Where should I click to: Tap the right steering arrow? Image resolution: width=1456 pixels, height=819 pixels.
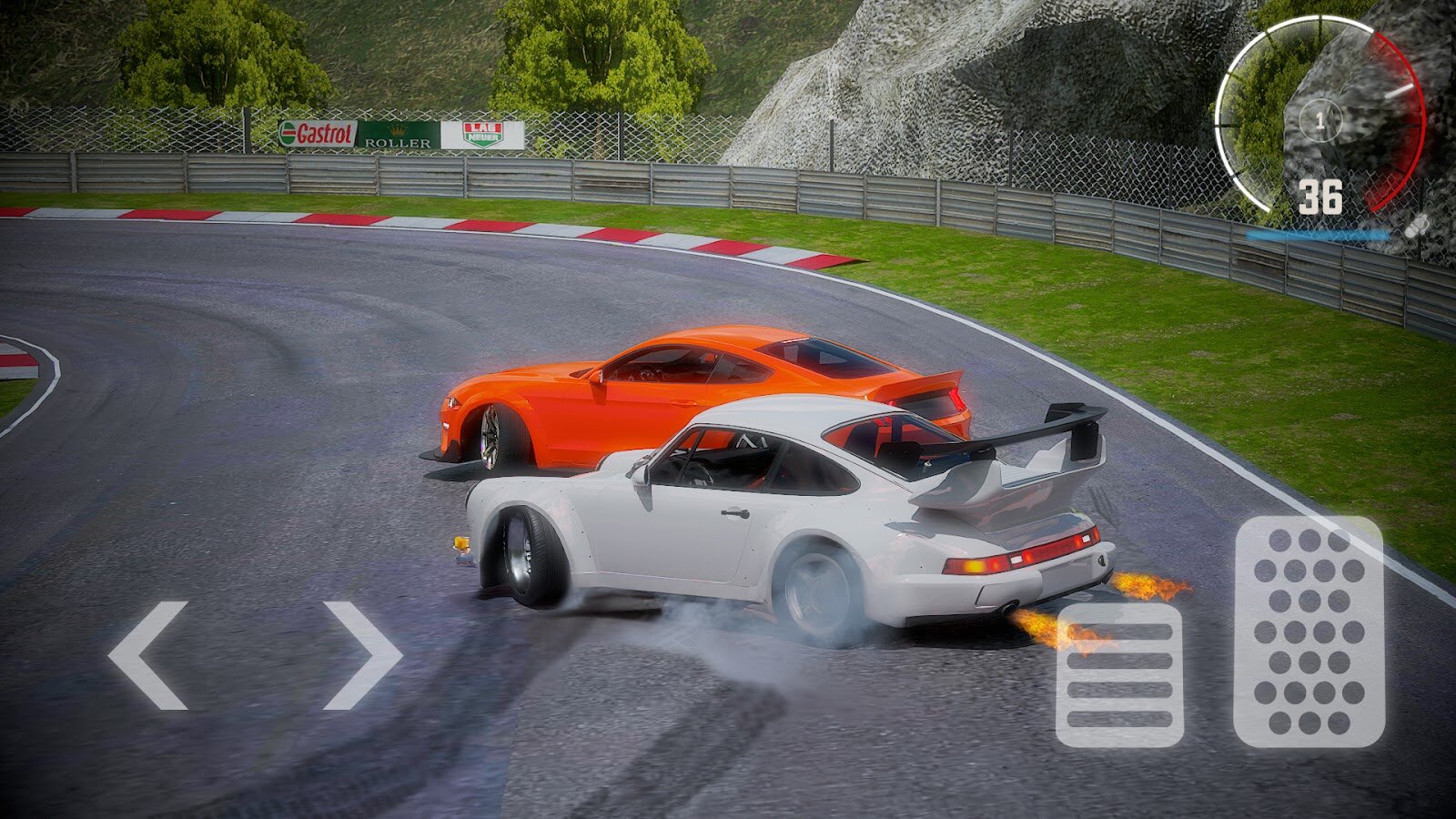362,655
